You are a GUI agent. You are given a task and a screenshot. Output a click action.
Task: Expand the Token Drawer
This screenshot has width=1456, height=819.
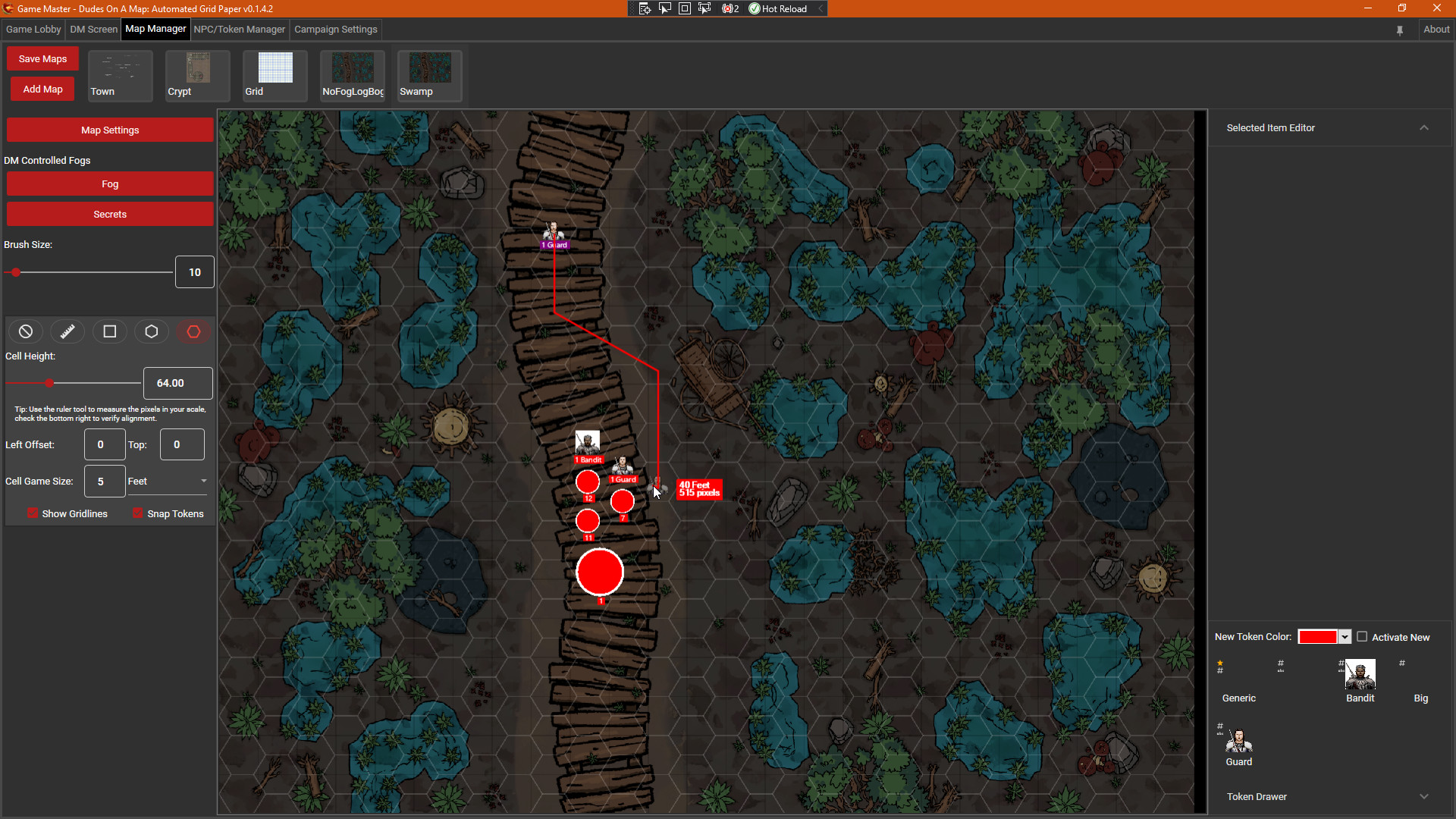pyautogui.click(x=1423, y=796)
